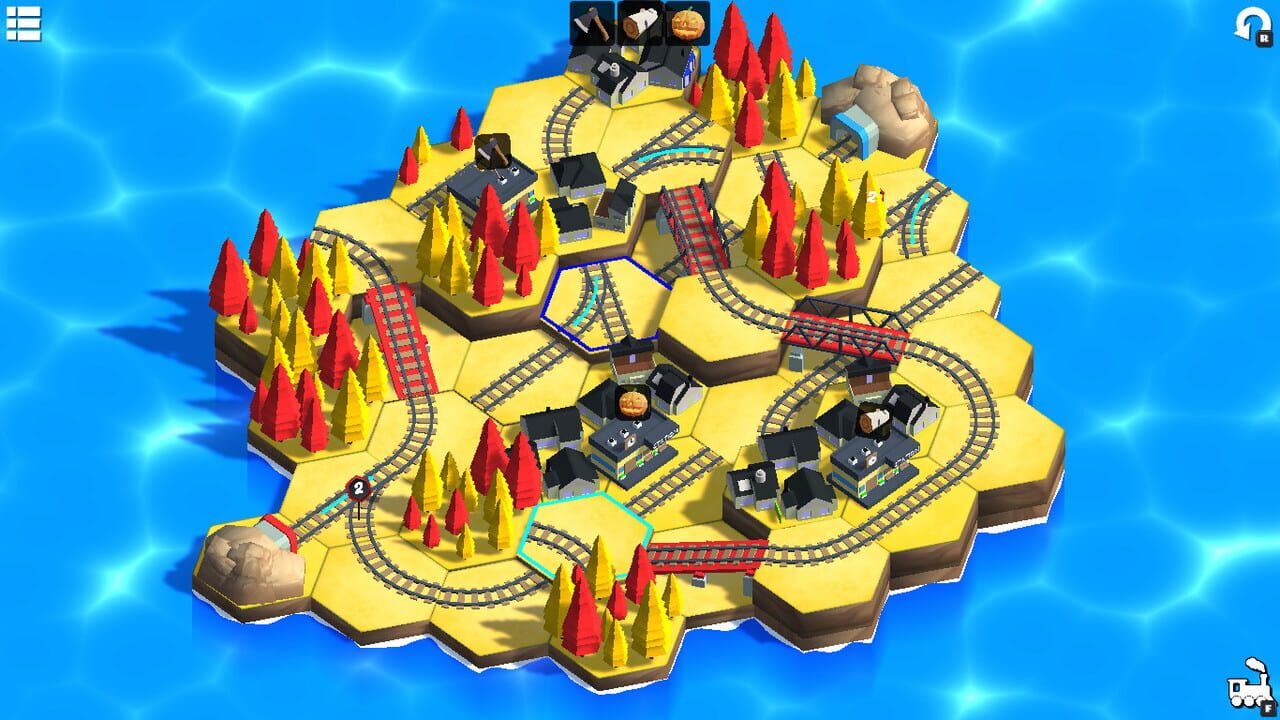This screenshot has width=1280, height=720.
Task: Open the hamburger menu in top-left corner
Action: pyautogui.click(x=25, y=25)
